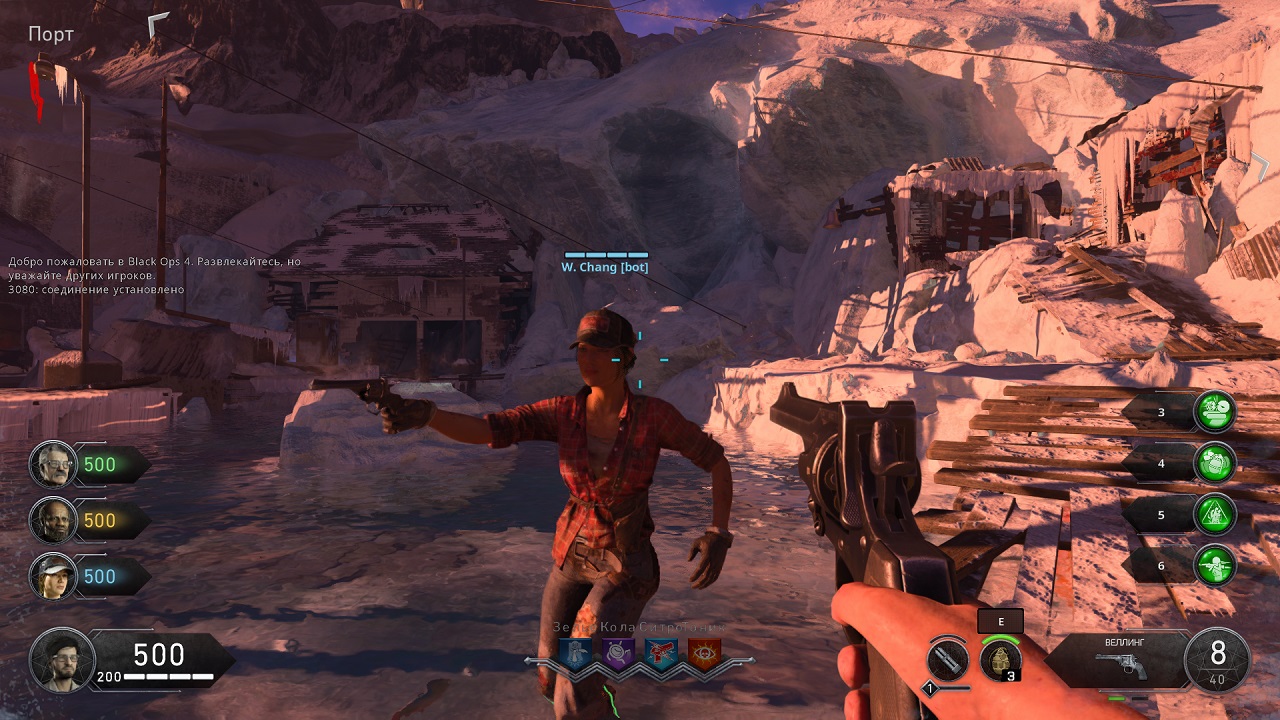Select the special weapon charge icon

947,661
